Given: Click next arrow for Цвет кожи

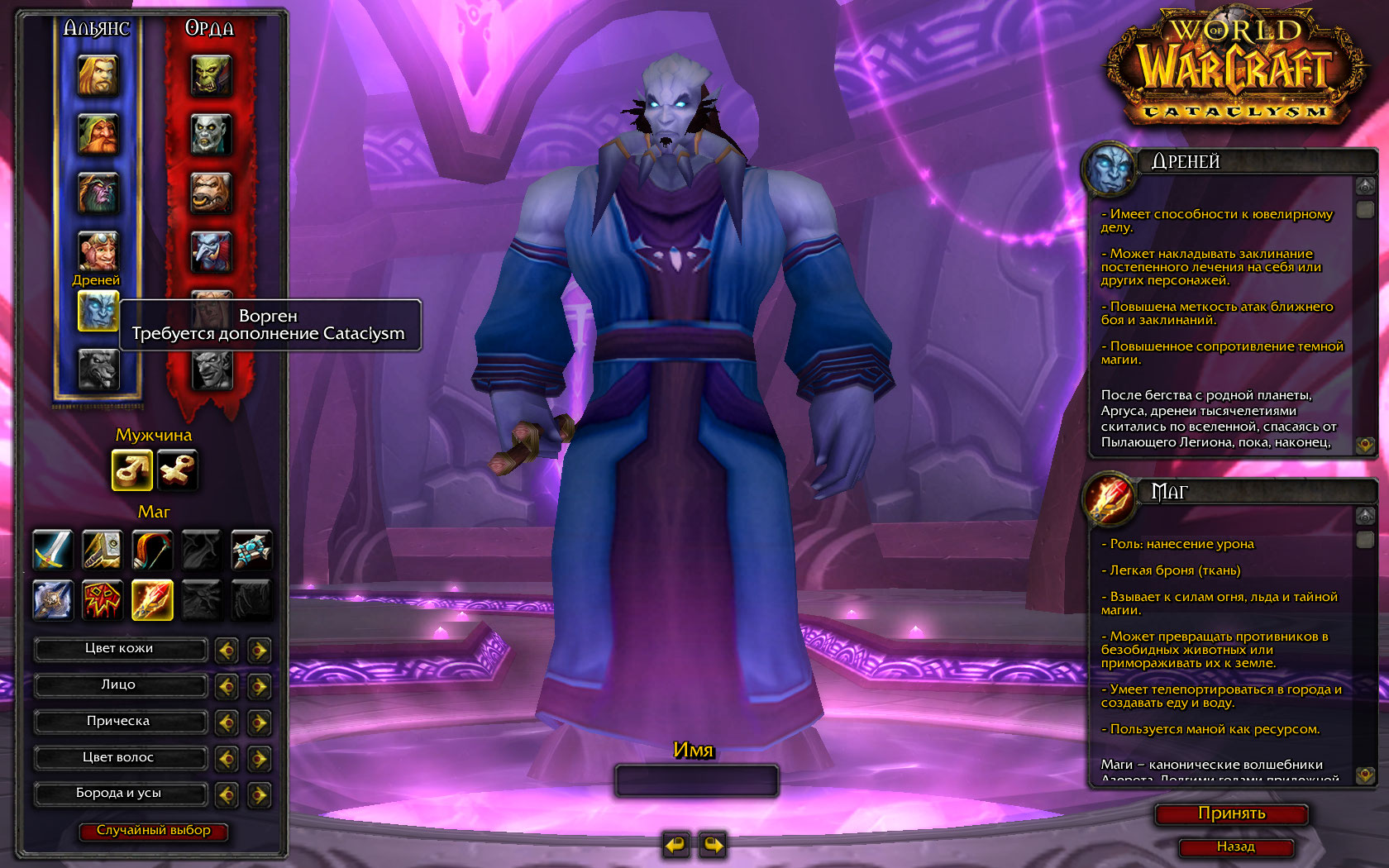Looking at the screenshot, I should (259, 651).
